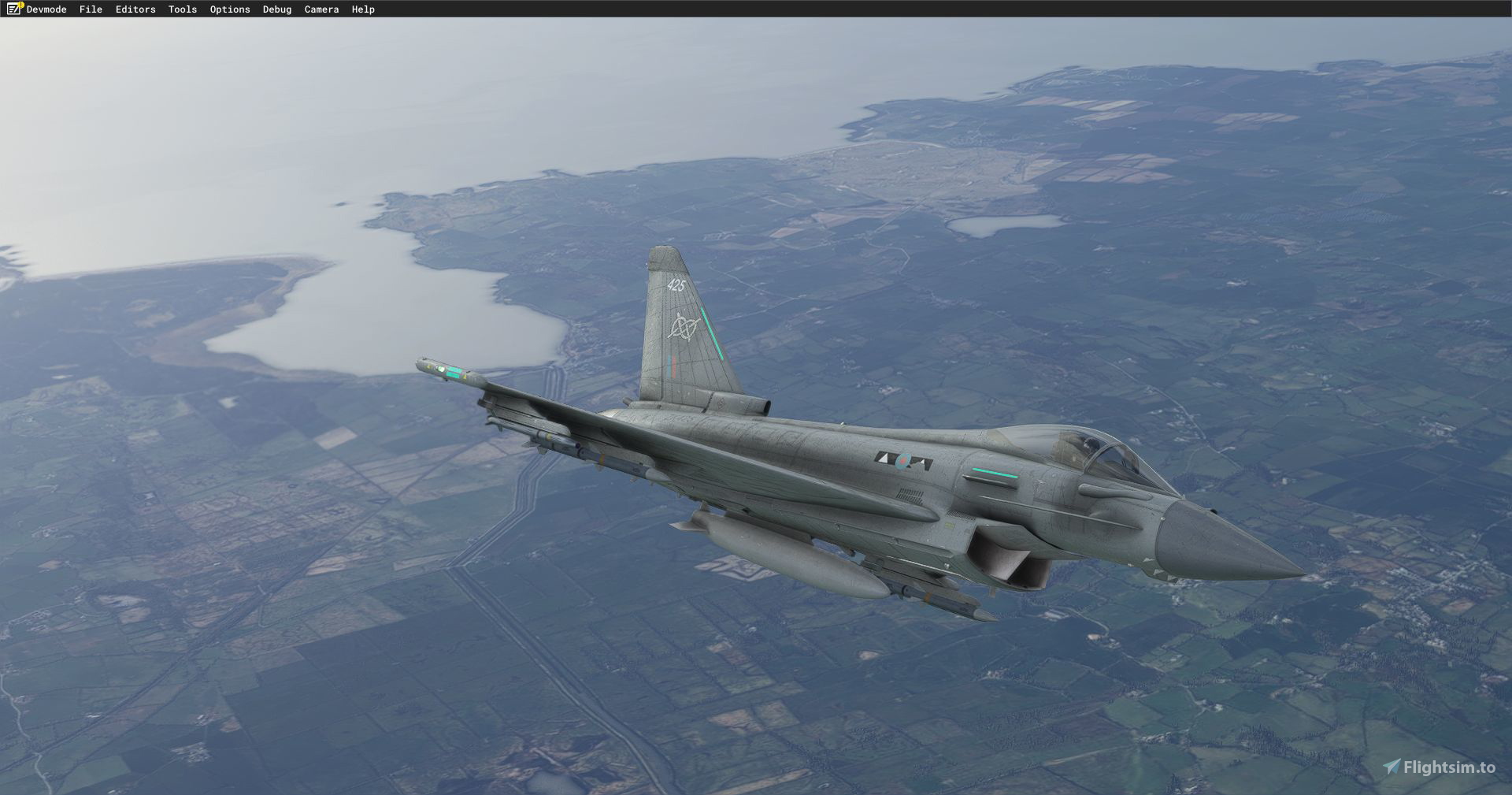Expand the Camera dropdown options
Screen dimensions: 1512x795
point(321,9)
